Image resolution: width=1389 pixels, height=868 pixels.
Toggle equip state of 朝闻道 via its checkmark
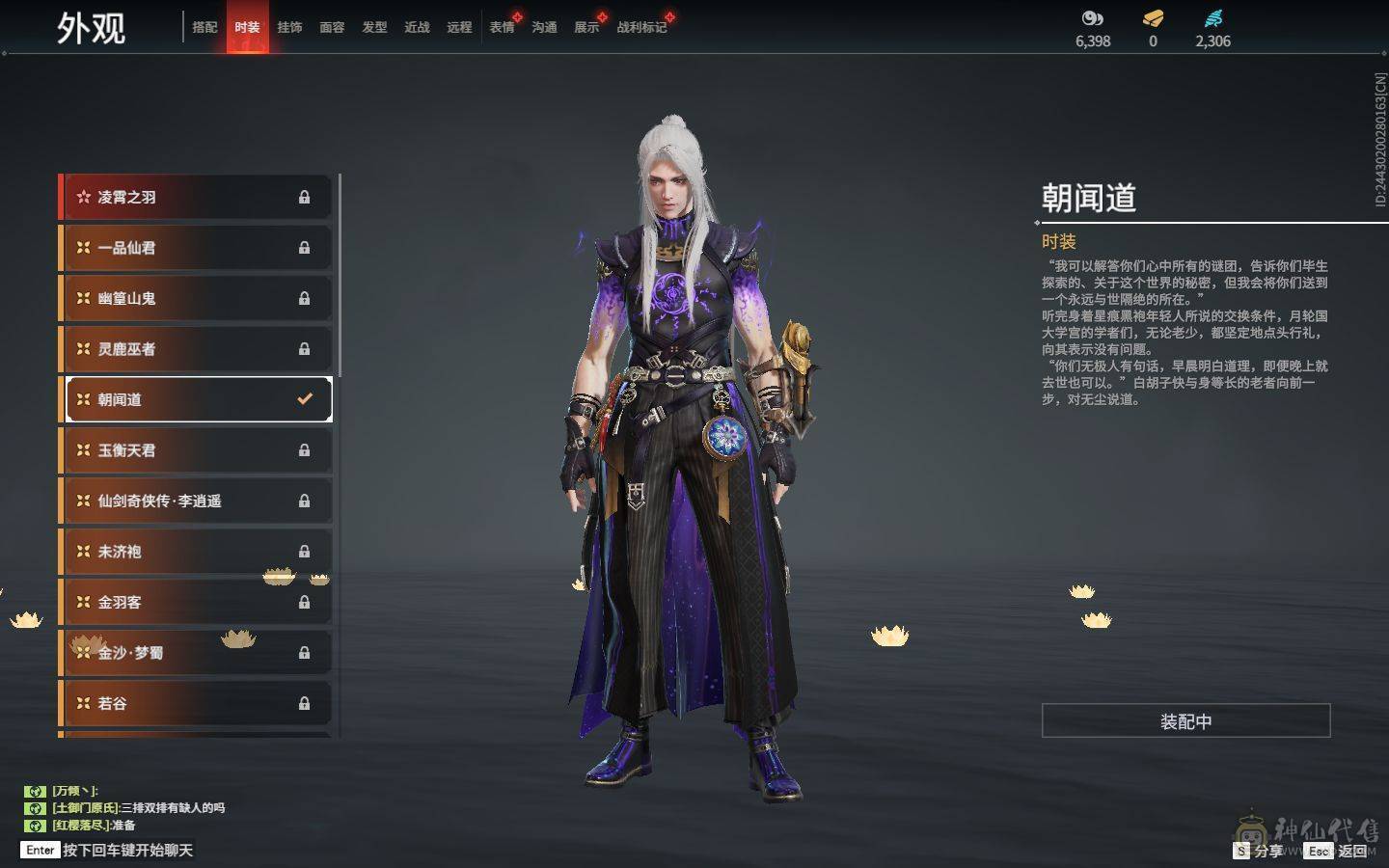pyautogui.click(x=305, y=398)
